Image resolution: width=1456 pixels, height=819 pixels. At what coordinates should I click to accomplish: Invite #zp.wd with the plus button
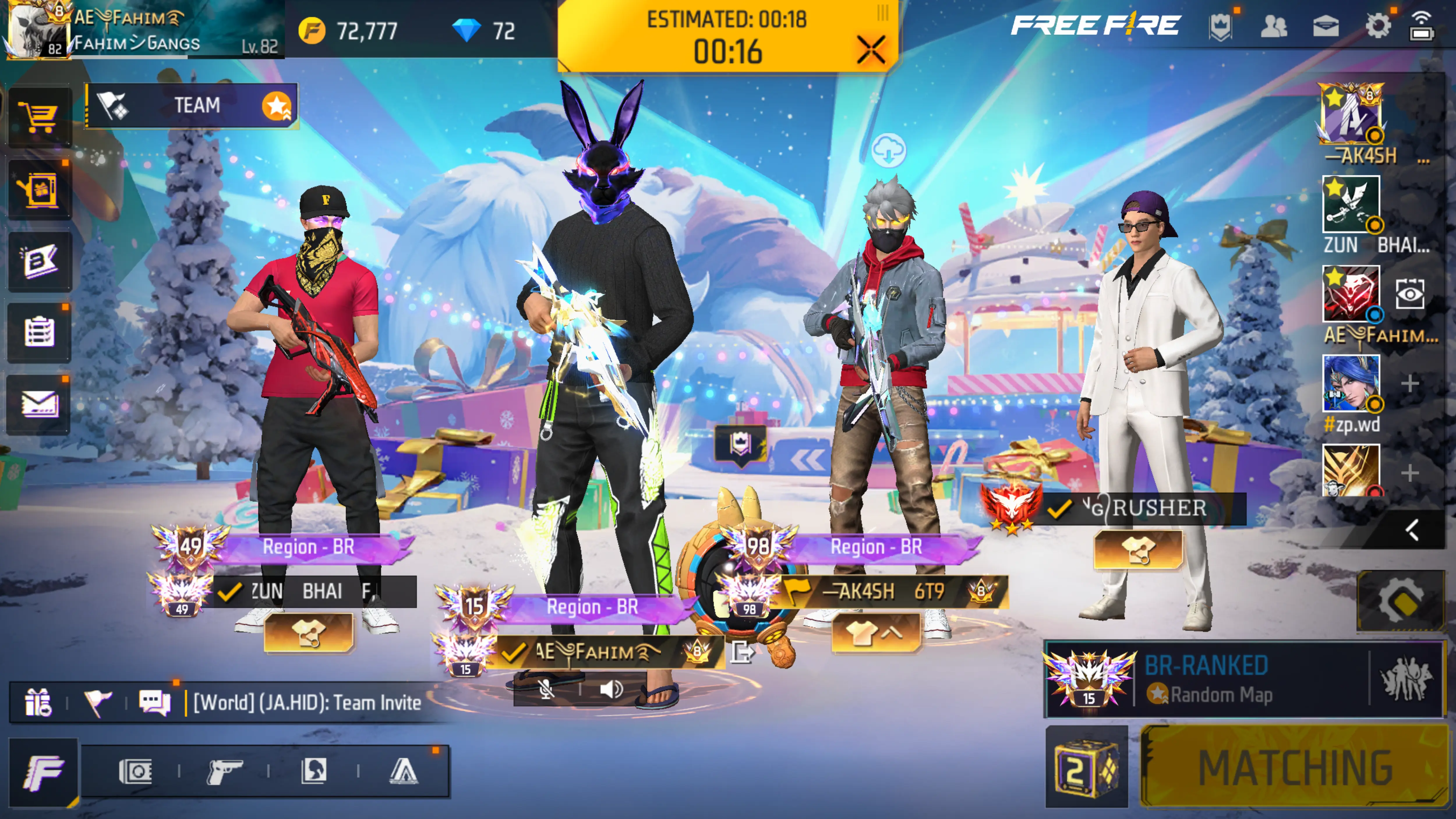pos(1410,384)
